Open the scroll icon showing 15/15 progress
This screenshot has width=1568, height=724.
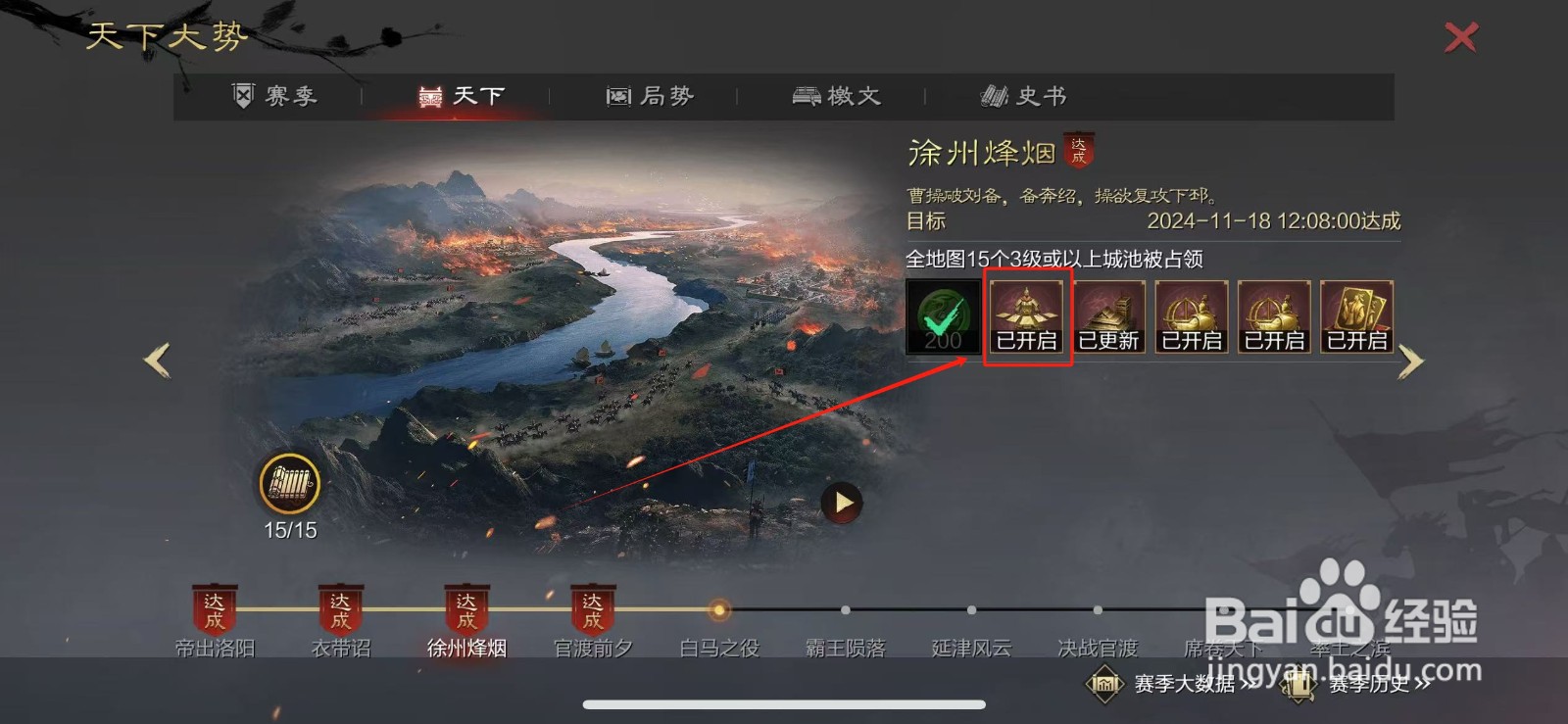coord(289,485)
